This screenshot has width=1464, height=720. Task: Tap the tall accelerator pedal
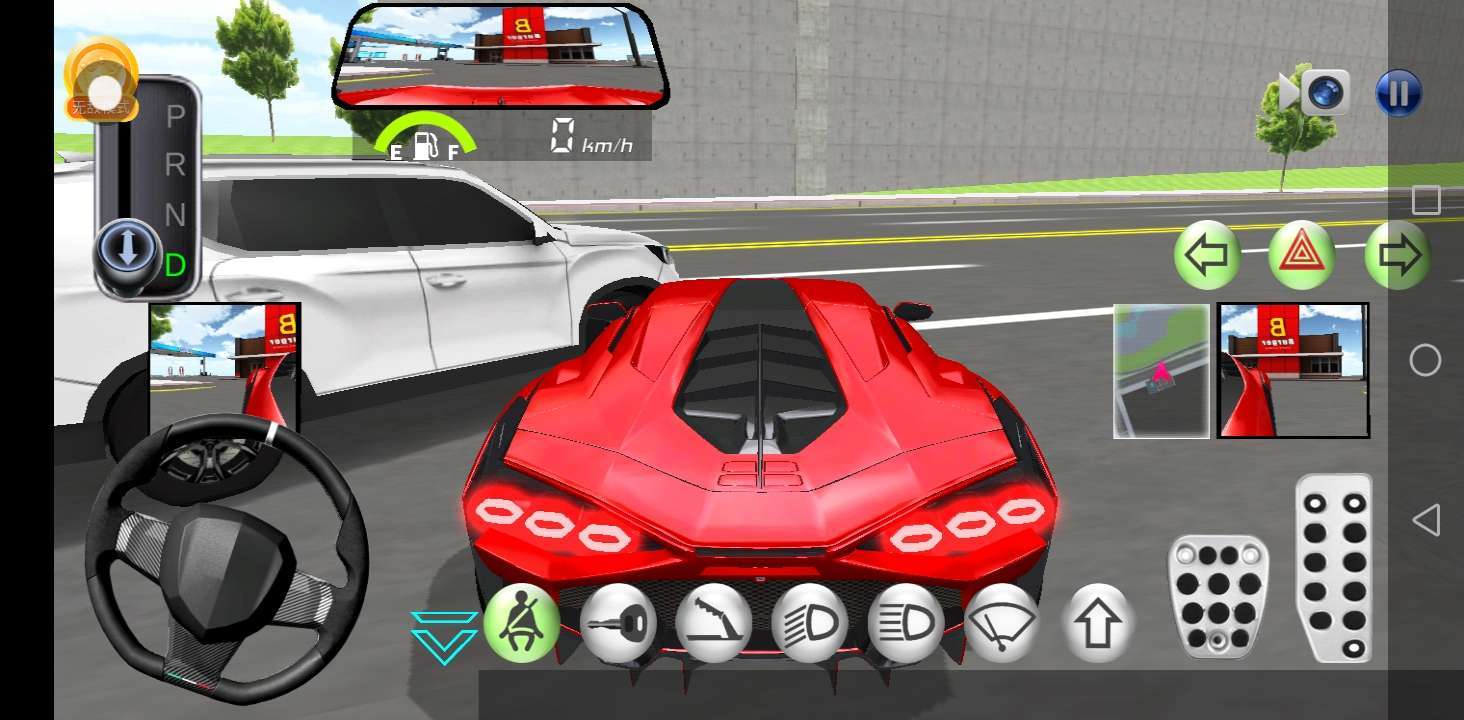pos(1334,567)
